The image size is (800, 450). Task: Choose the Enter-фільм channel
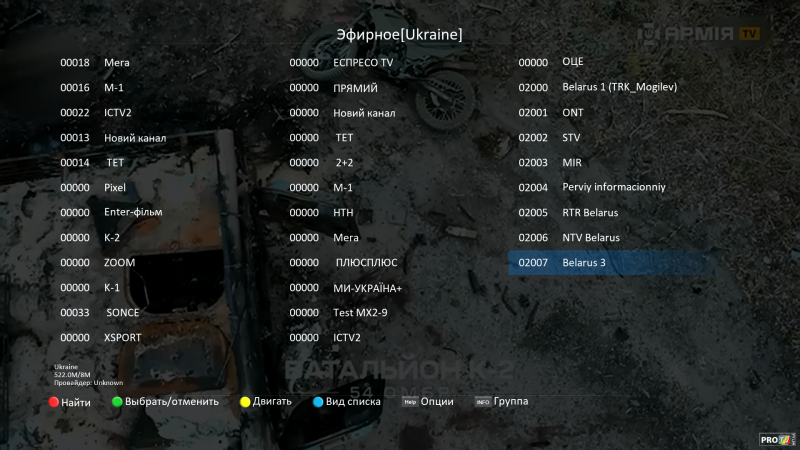coord(133,212)
